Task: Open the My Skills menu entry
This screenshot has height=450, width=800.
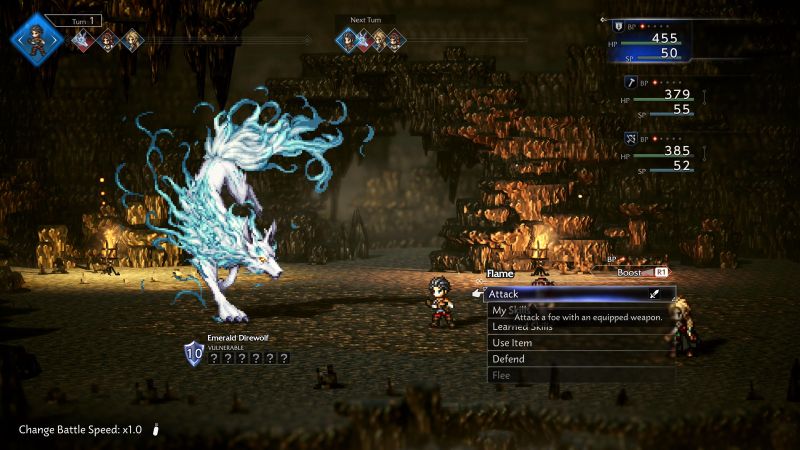Action: (x=500, y=310)
